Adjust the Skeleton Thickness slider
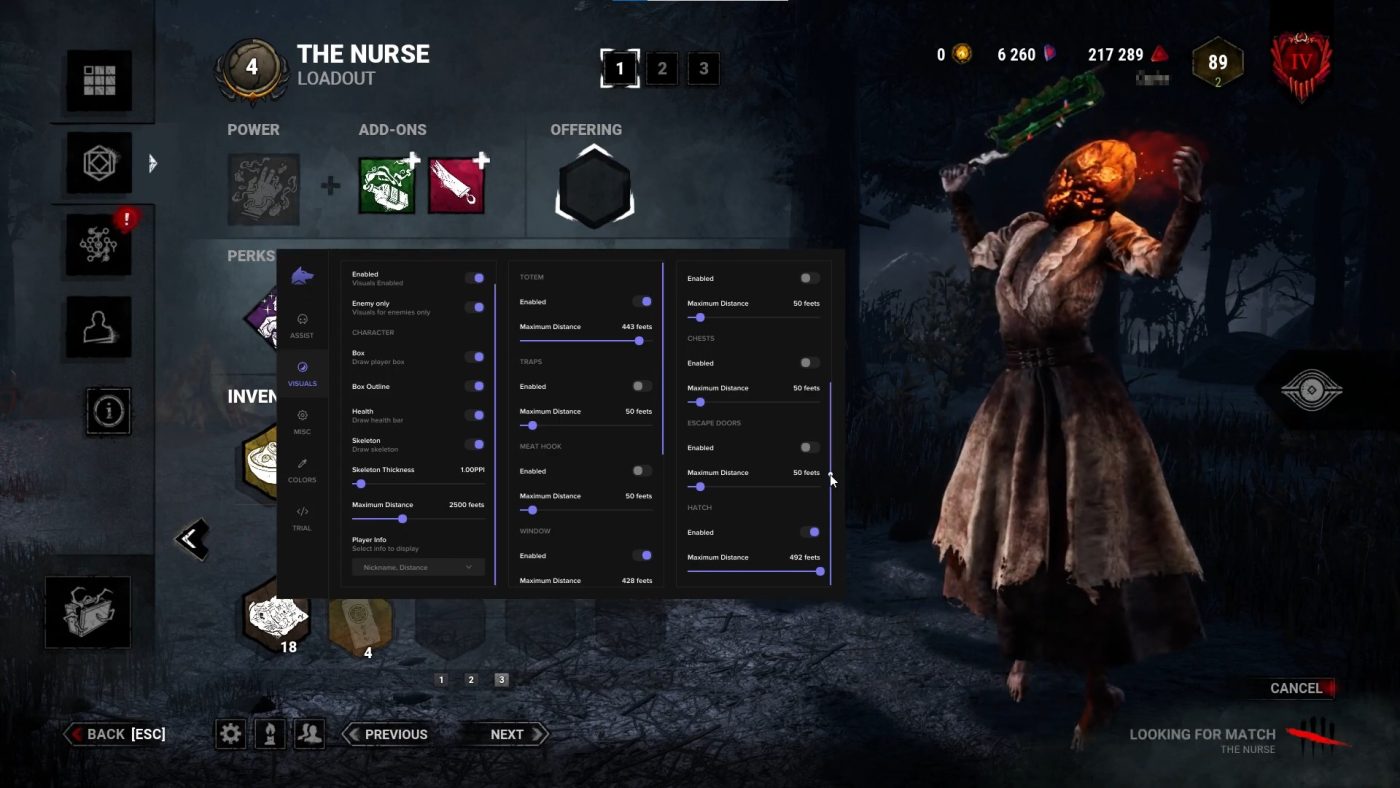The image size is (1400, 788). pos(360,483)
